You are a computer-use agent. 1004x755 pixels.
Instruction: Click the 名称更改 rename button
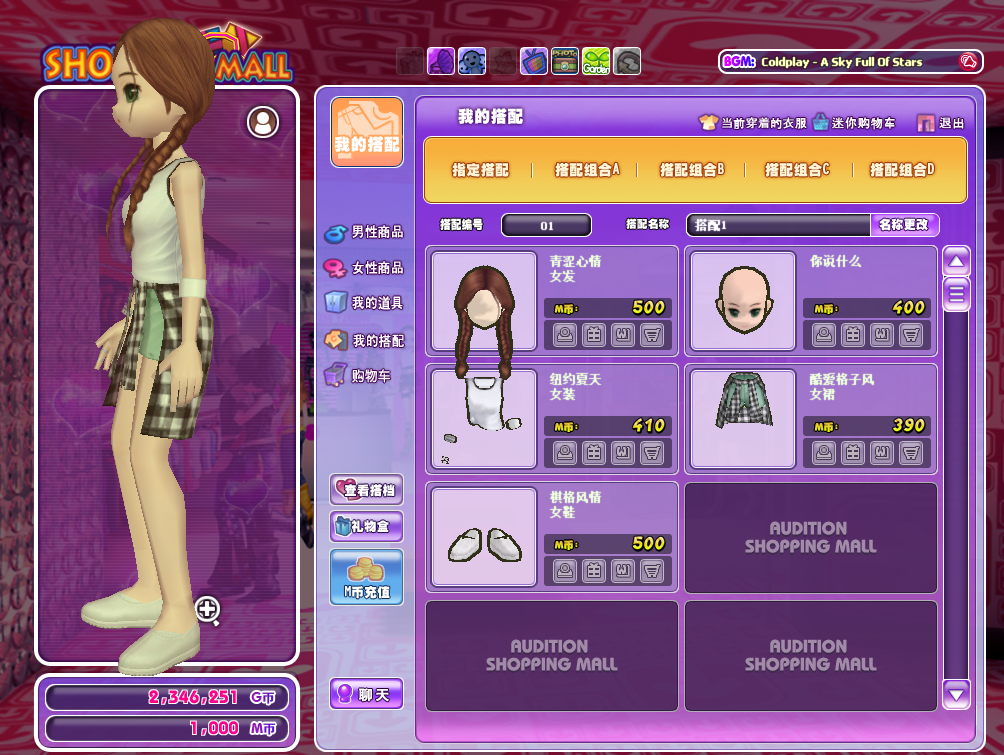coord(904,225)
